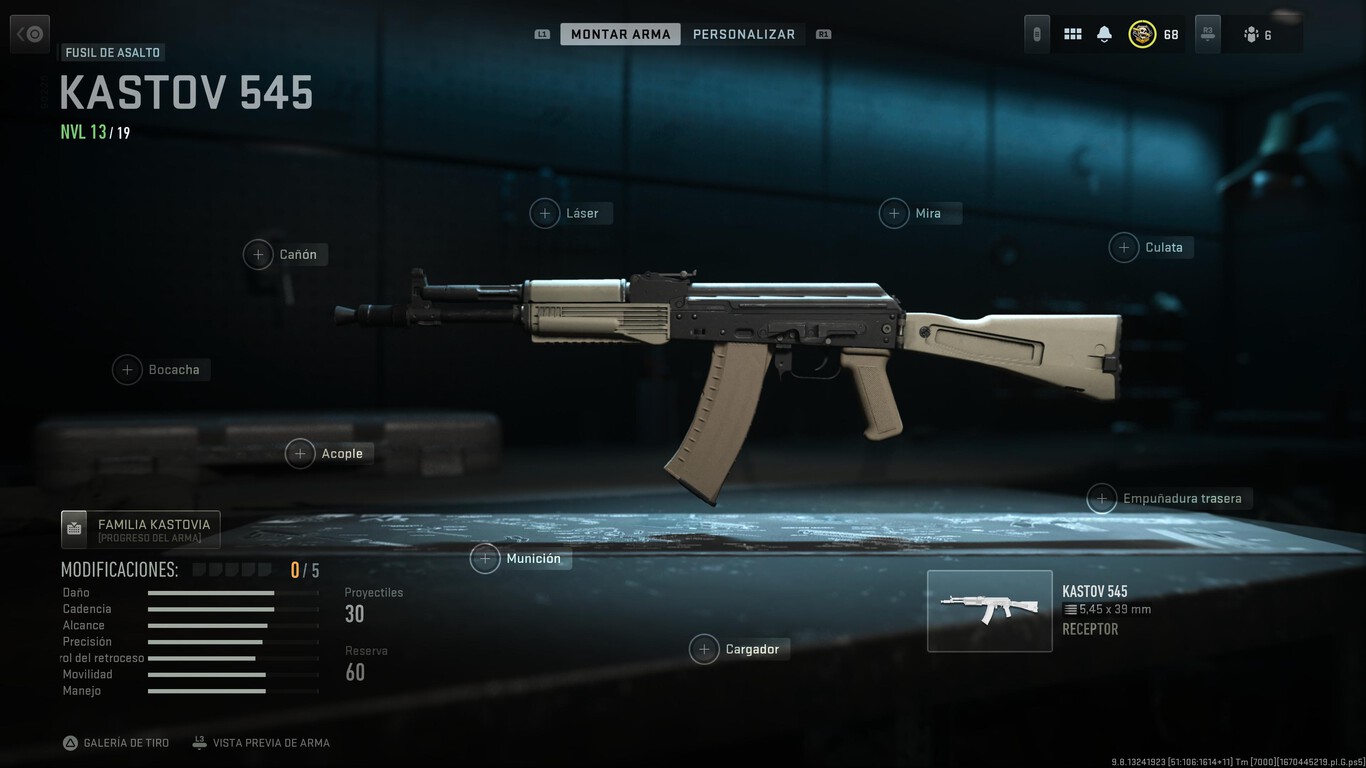Open the Cargador attachment slot
This screenshot has height=768, width=1366.
738,648
